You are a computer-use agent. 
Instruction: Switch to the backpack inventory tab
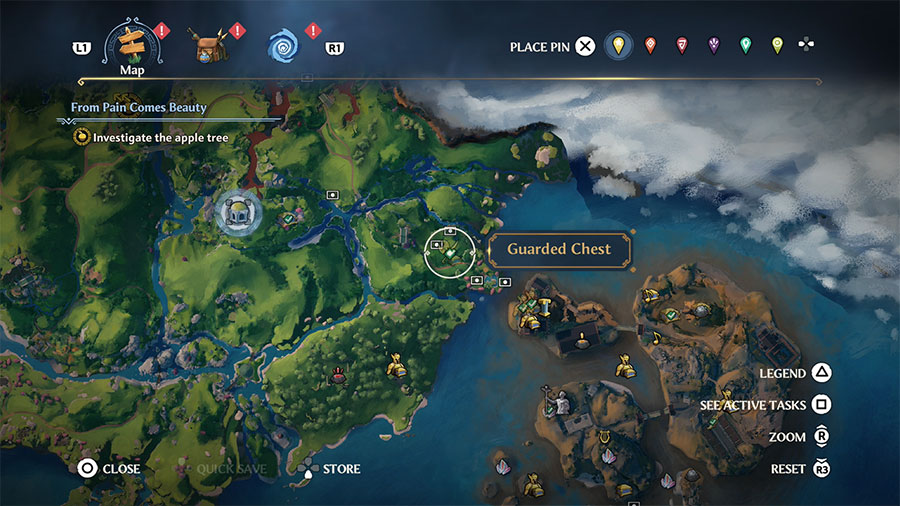pos(210,45)
